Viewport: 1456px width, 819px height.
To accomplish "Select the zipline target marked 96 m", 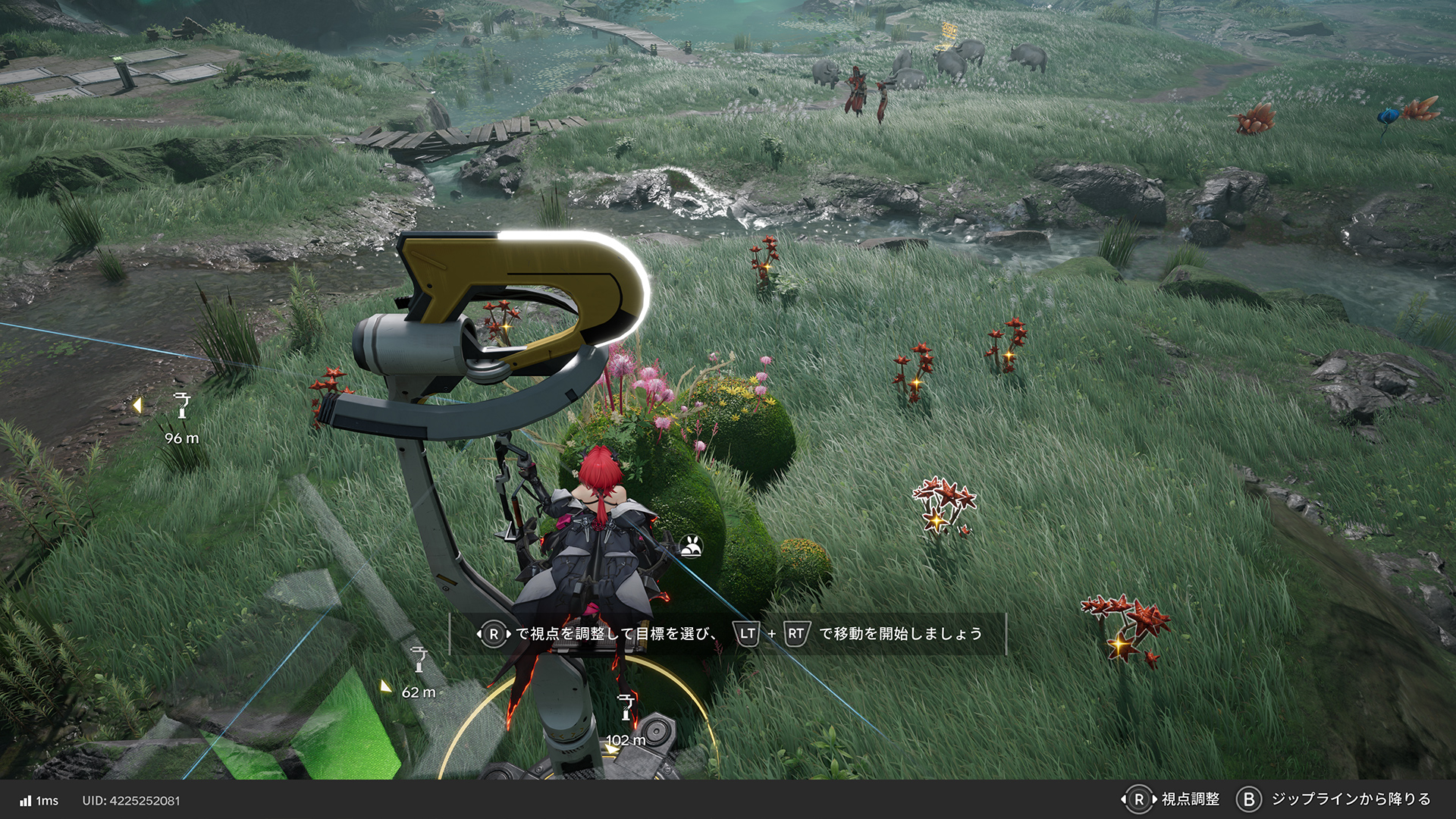I will click(182, 407).
